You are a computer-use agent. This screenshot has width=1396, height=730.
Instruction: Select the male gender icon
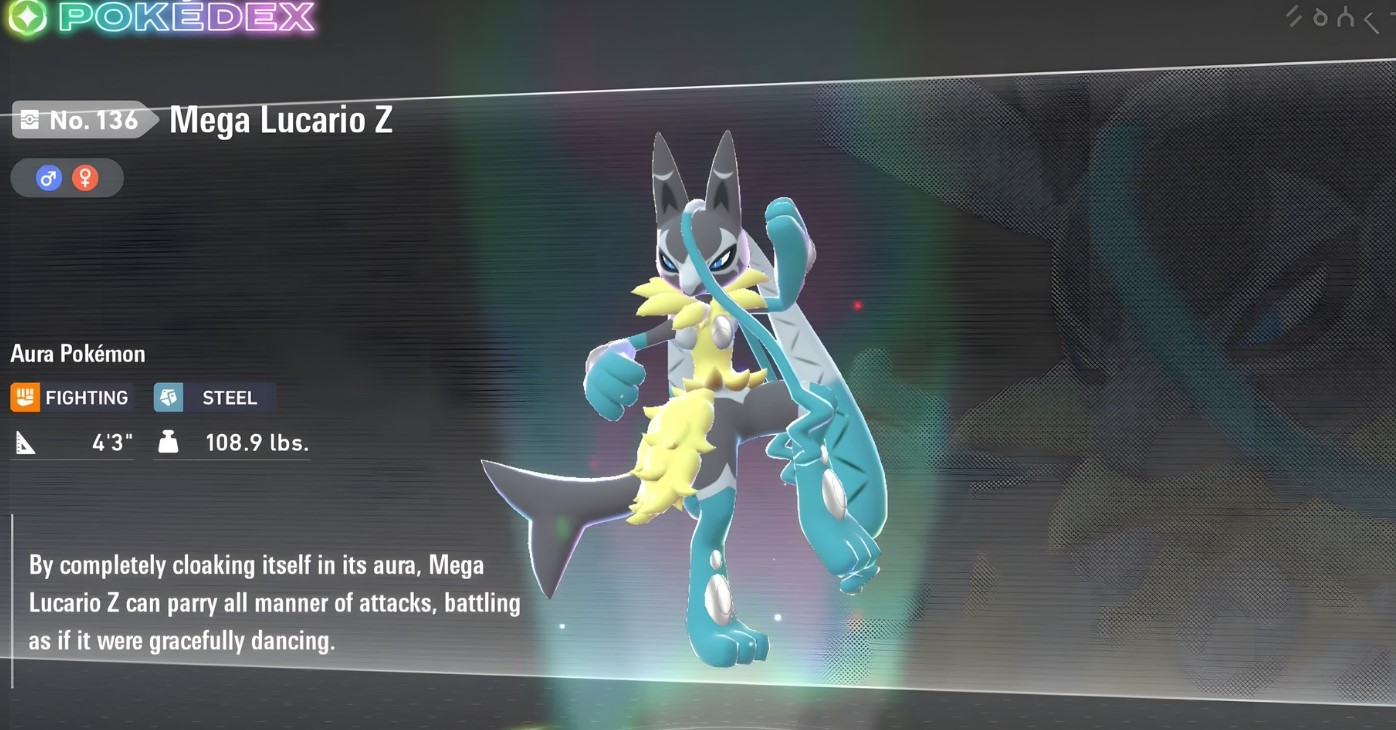click(48, 178)
